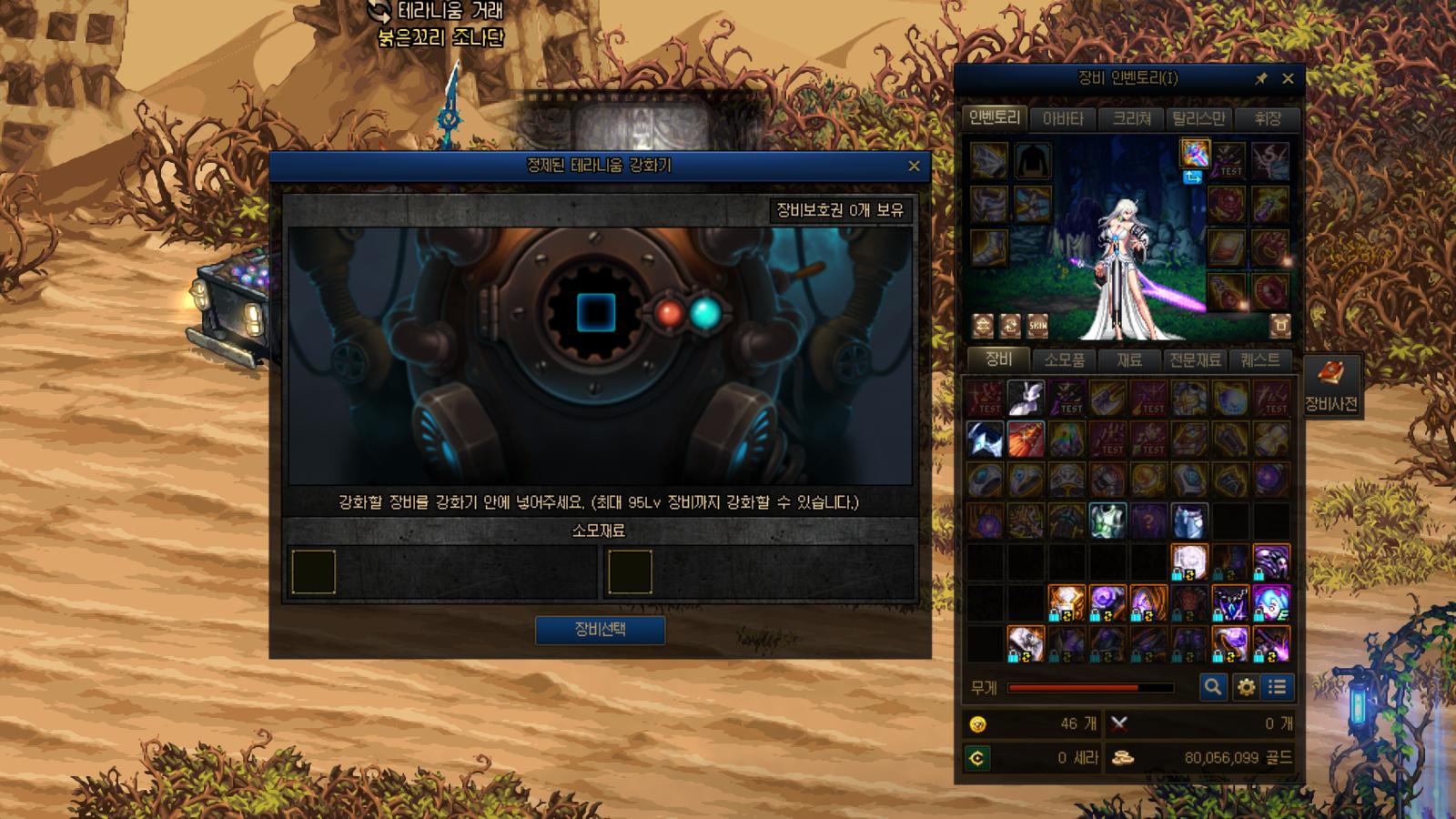The width and height of the screenshot is (1456, 819).
Task: Pin the equipment inventory window
Action: pos(1261,79)
